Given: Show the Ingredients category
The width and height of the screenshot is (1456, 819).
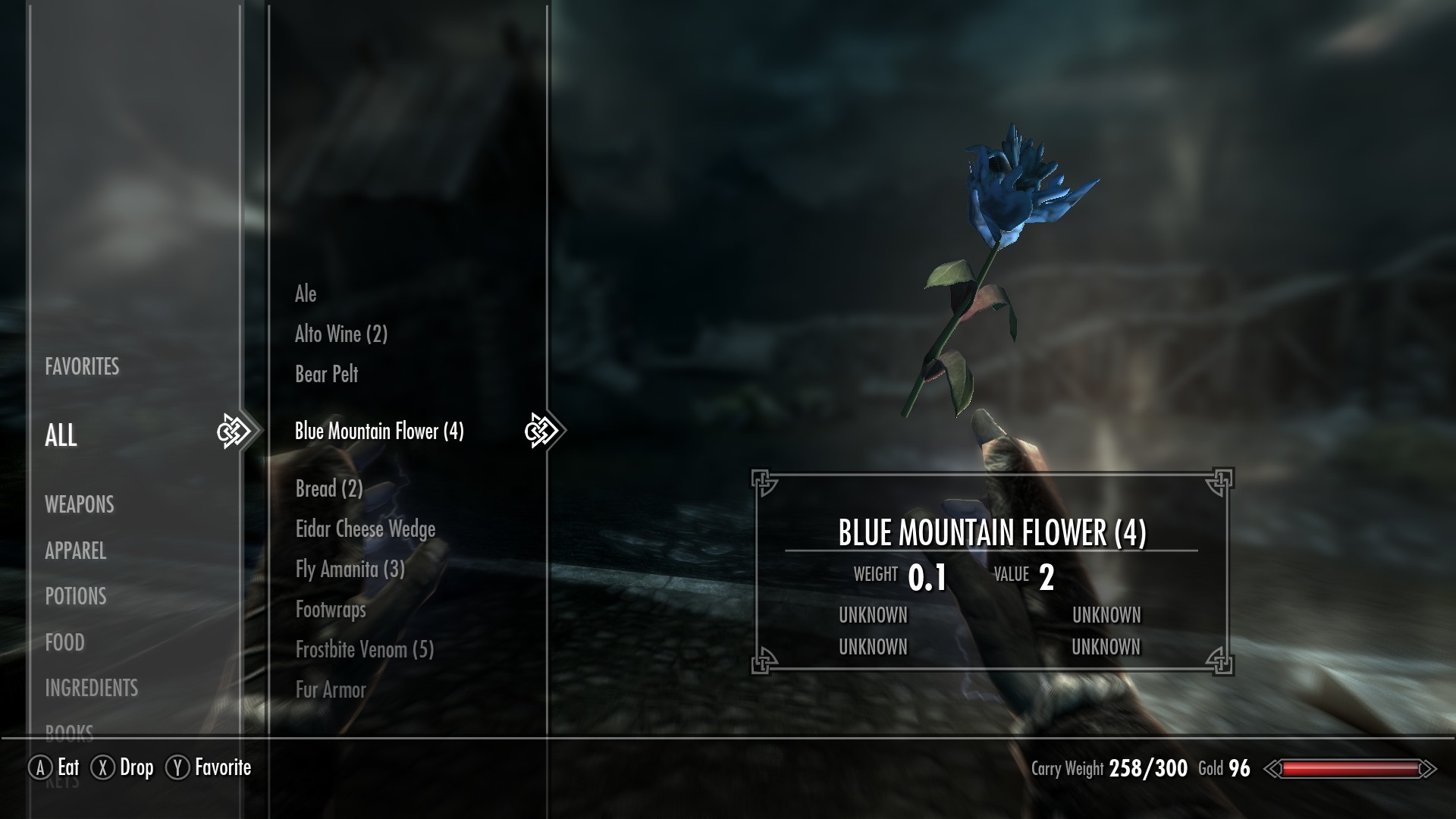Looking at the screenshot, I should (x=92, y=689).
